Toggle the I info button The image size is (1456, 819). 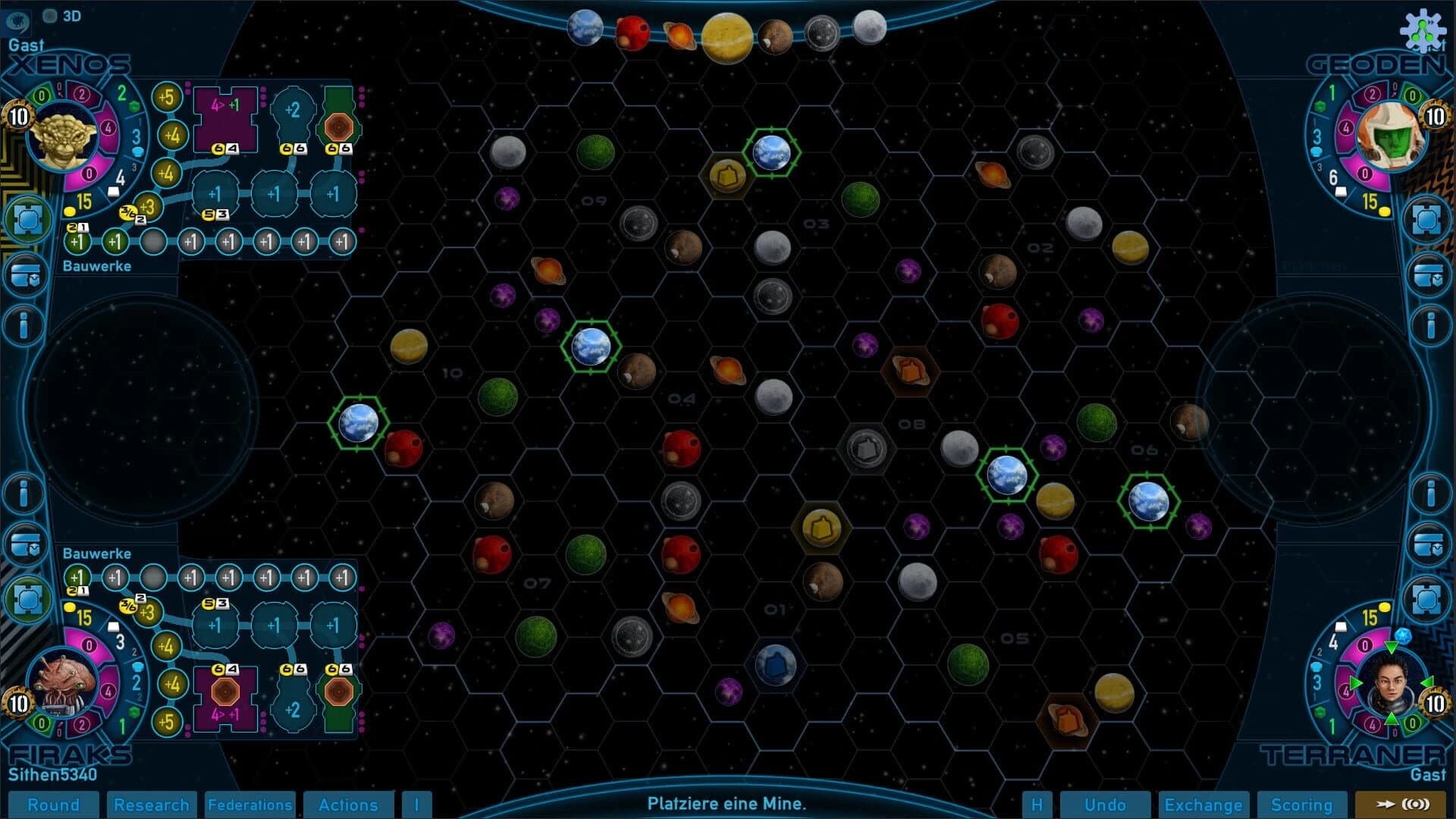pos(417,805)
